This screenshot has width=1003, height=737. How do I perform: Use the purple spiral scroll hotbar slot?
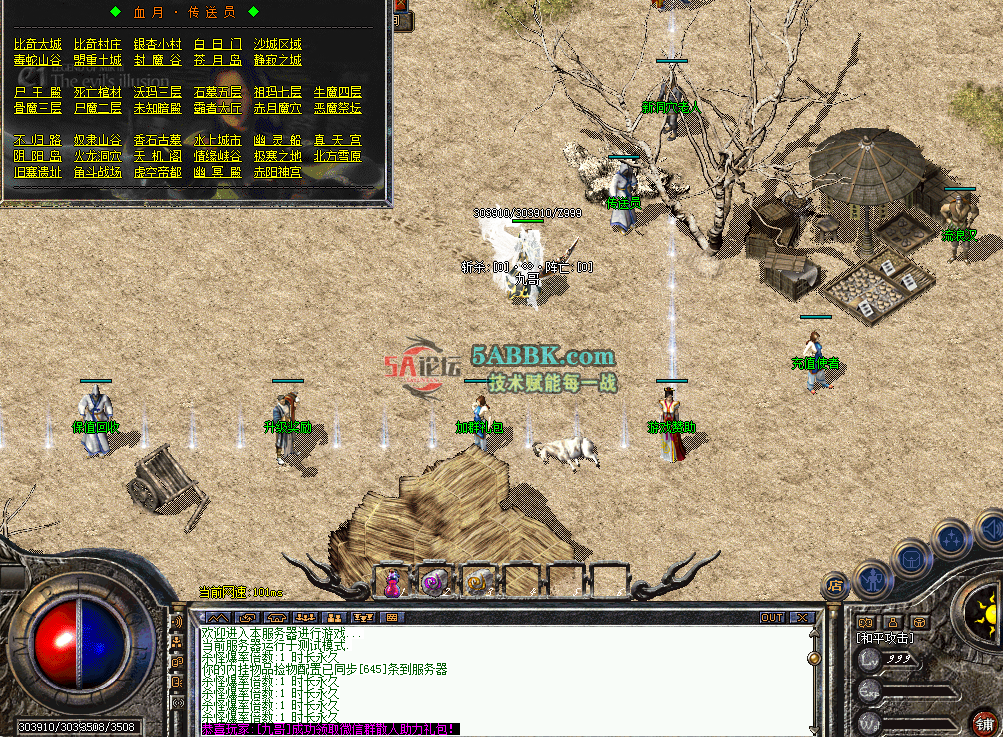click(x=434, y=581)
